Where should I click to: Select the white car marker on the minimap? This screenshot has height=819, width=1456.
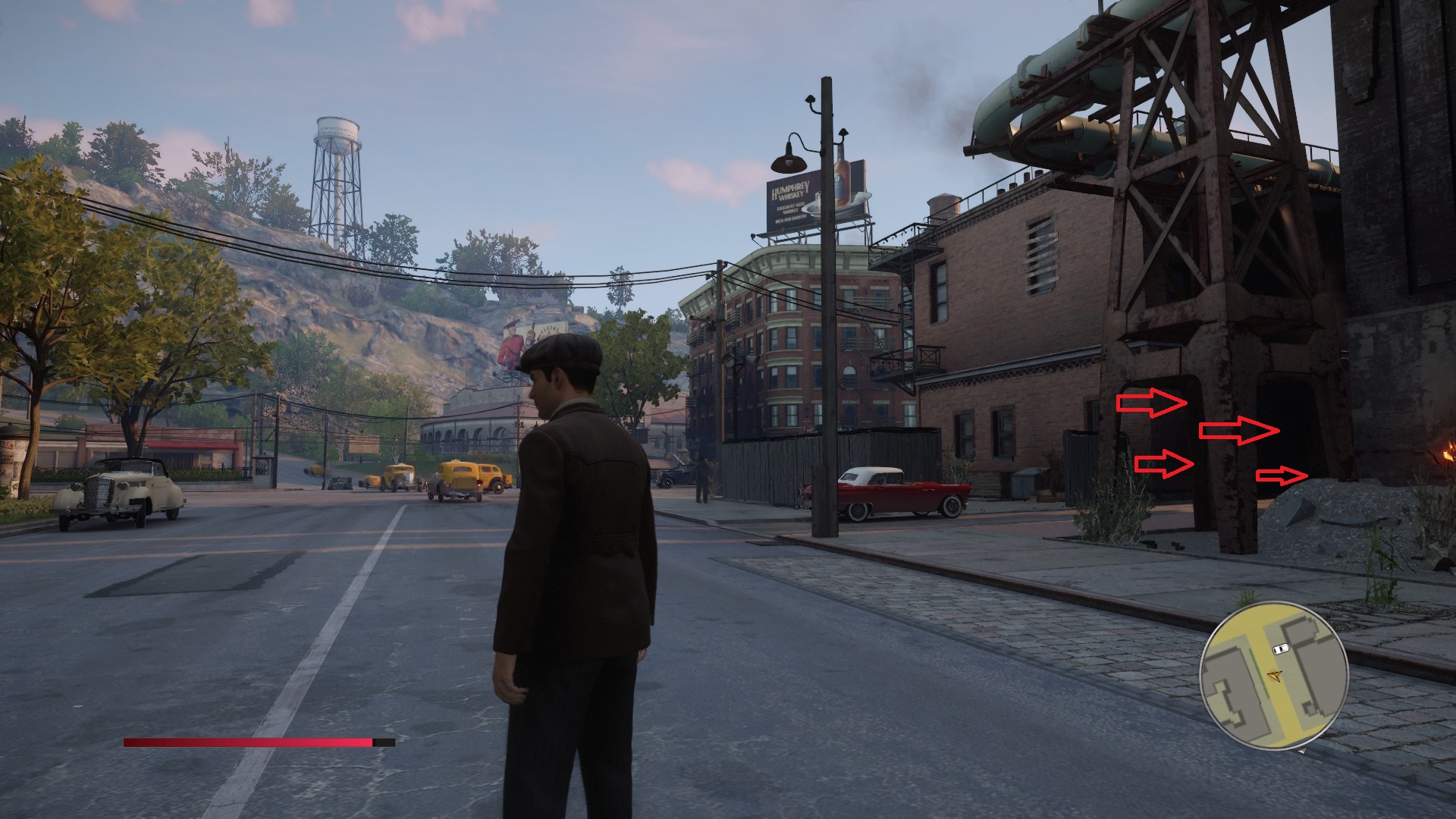(x=1281, y=649)
